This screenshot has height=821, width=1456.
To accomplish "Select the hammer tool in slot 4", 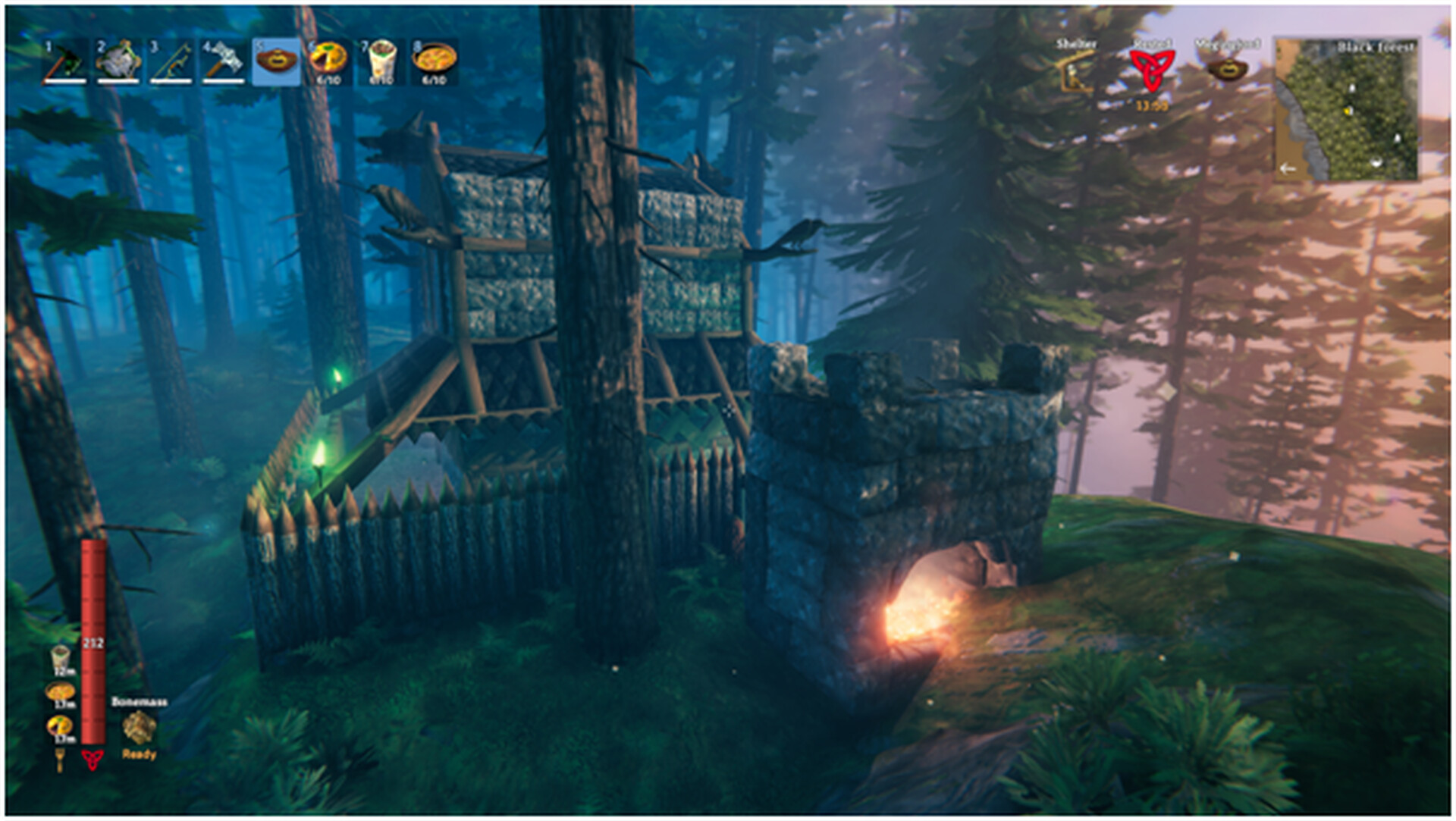I will tap(224, 61).
